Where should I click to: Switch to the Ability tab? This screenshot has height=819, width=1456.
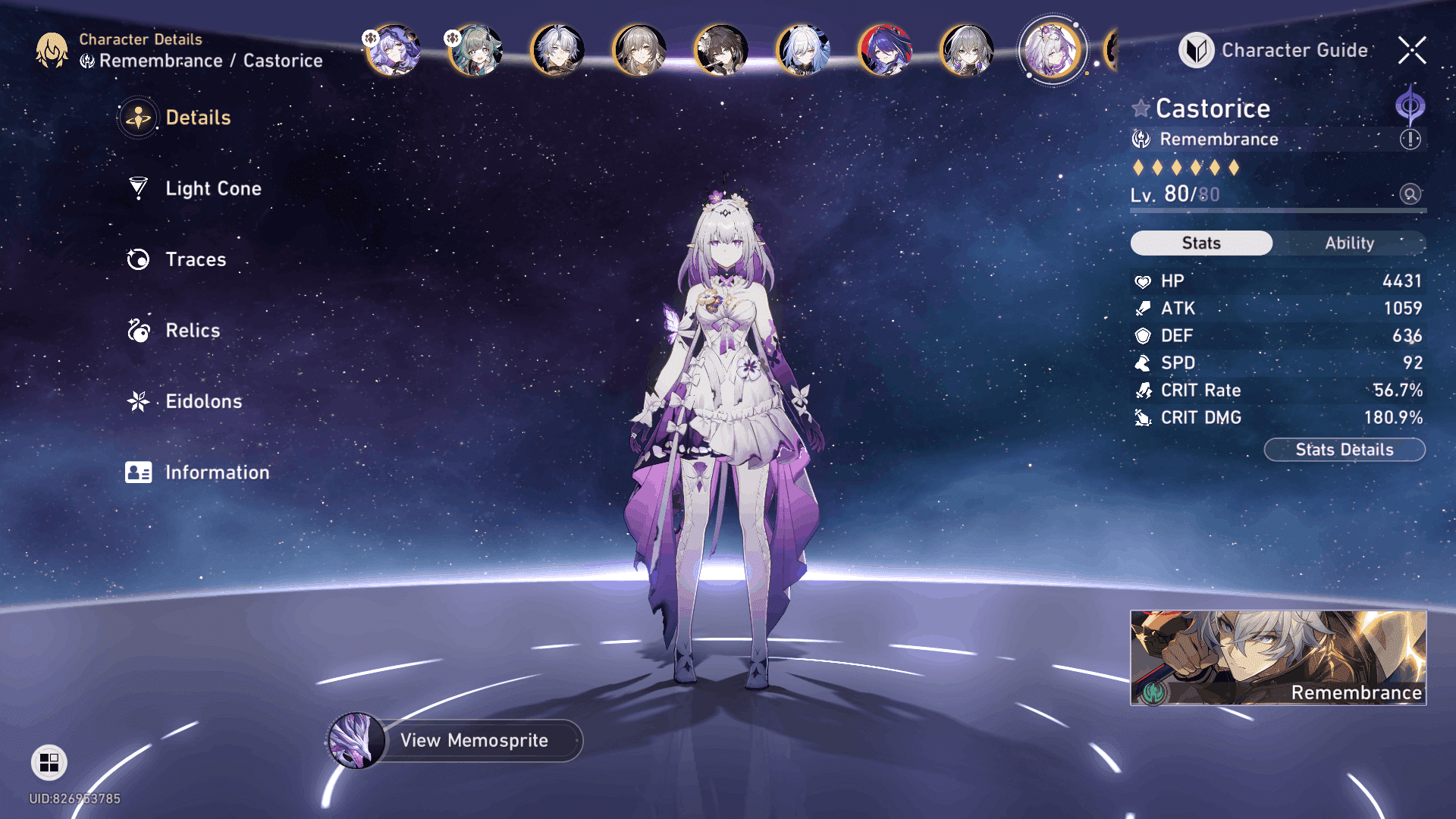click(1349, 243)
